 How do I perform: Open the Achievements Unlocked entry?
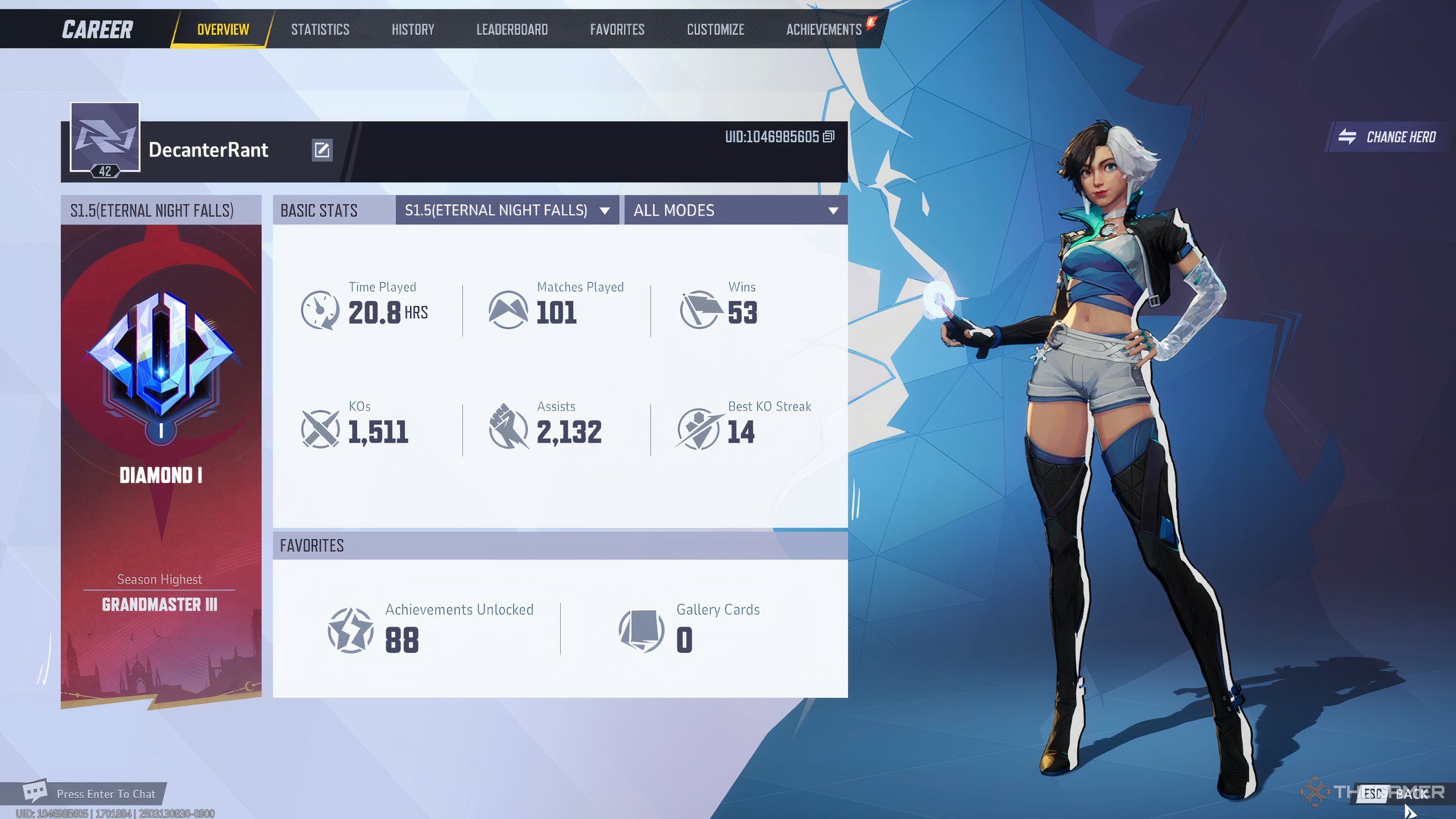coord(431,629)
